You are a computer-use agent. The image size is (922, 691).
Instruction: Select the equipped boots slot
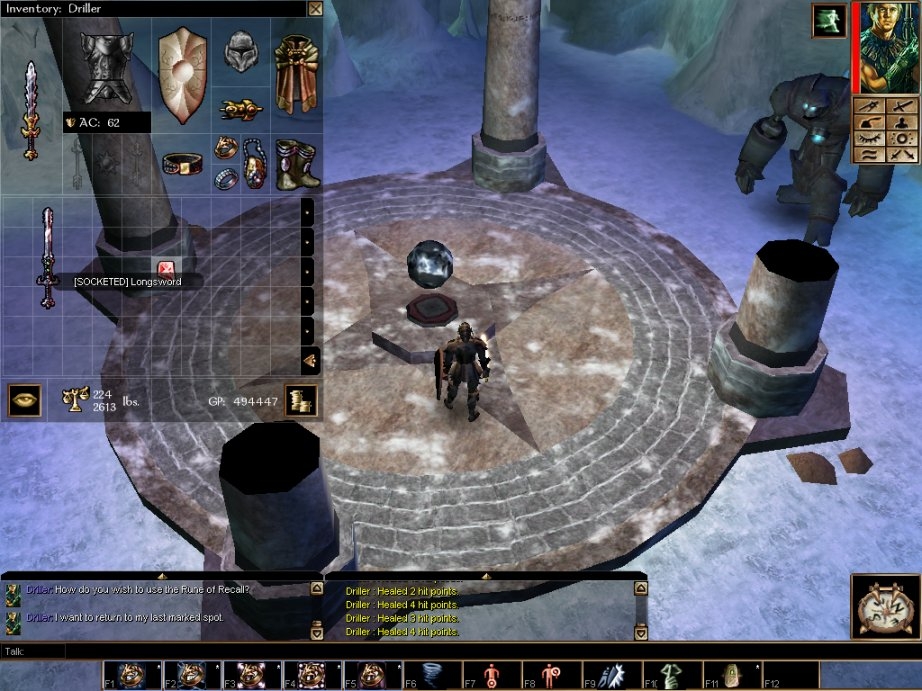pyautogui.click(x=296, y=162)
